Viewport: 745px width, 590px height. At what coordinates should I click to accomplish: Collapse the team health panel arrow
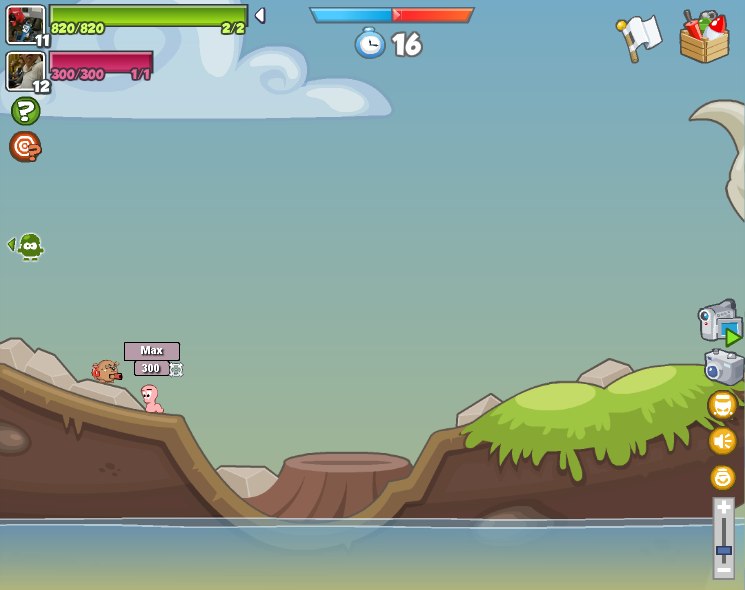260,15
